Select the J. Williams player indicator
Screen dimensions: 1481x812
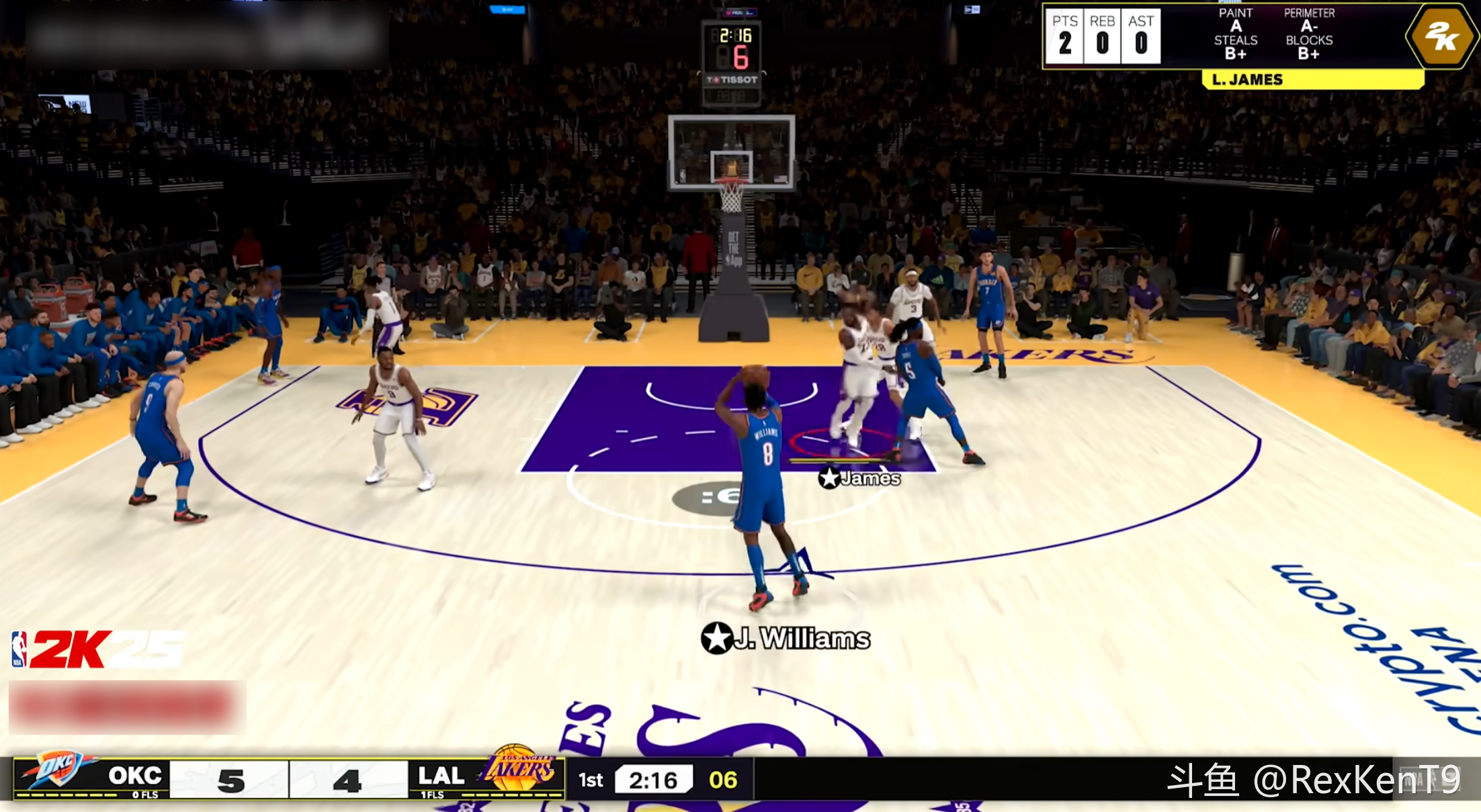[x=785, y=638]
